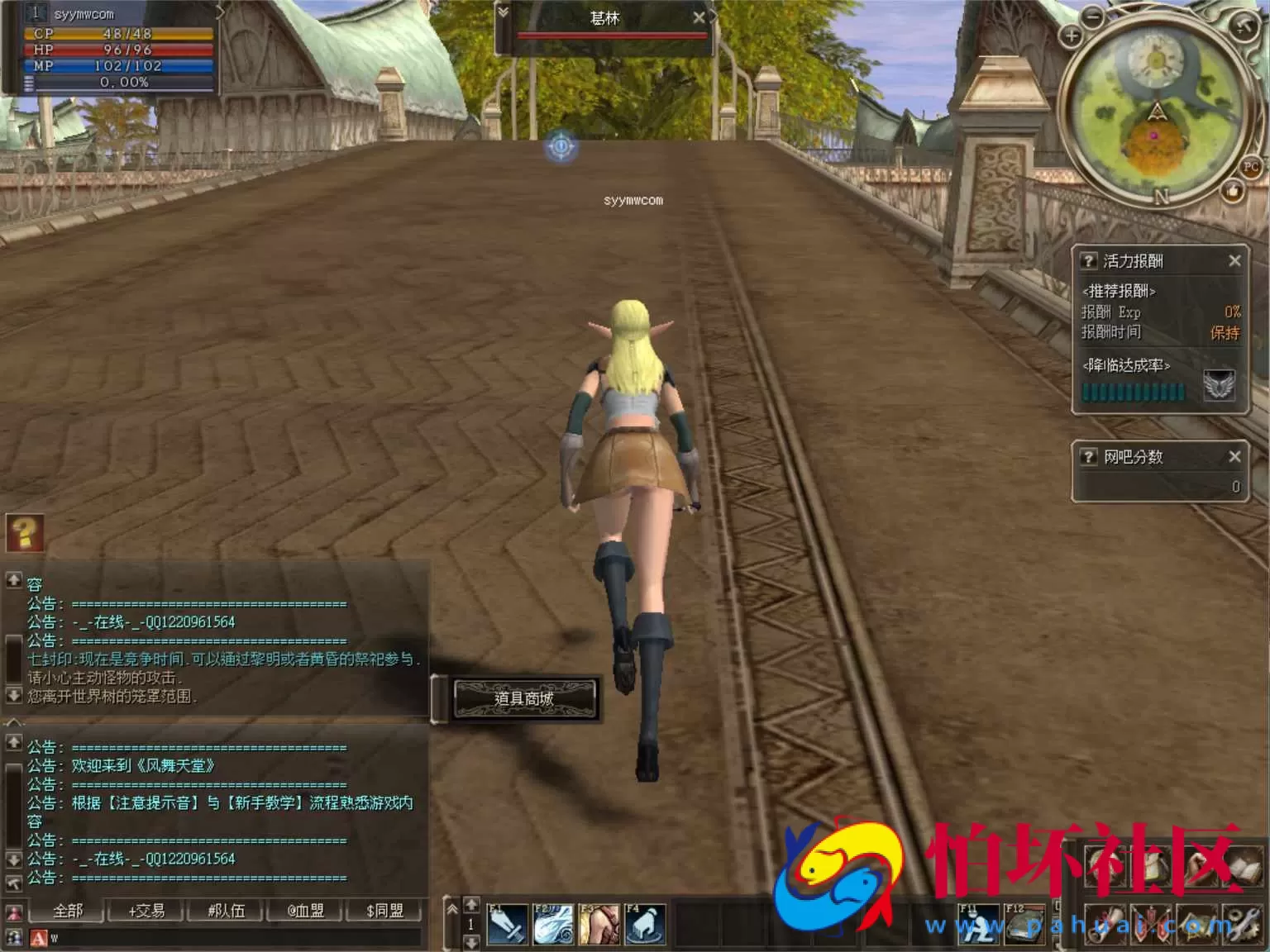The image size is (1270, 952).
Task: Click the PC button beside the minimap
Action: pos(1251,166)
